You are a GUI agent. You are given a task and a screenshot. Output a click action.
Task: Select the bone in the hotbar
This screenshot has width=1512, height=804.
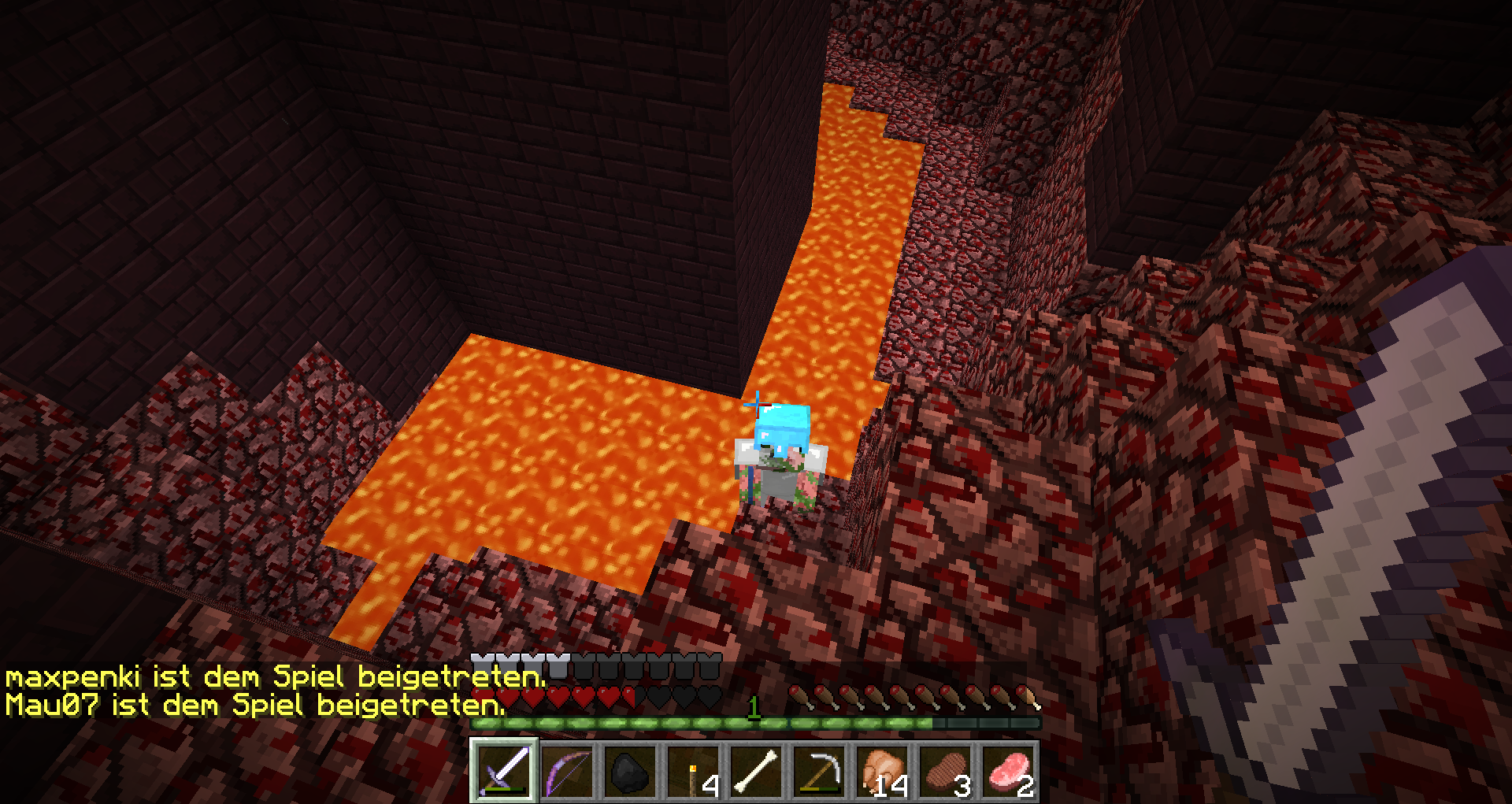(x=756, y=771)
